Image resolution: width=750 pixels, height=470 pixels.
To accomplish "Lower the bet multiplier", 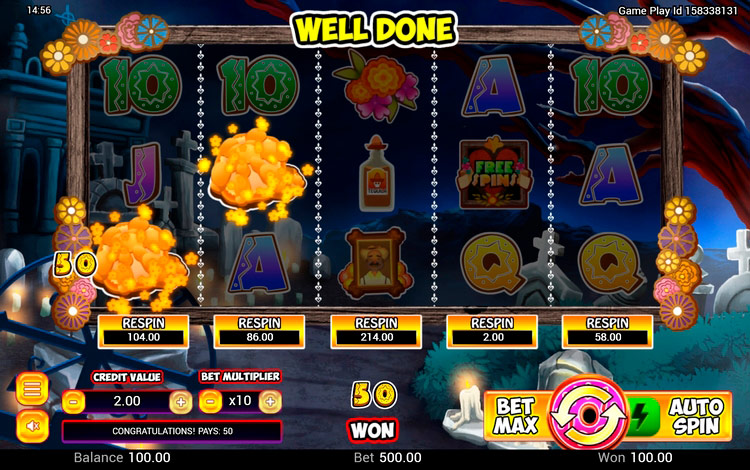I will click(x=210, y=401).
